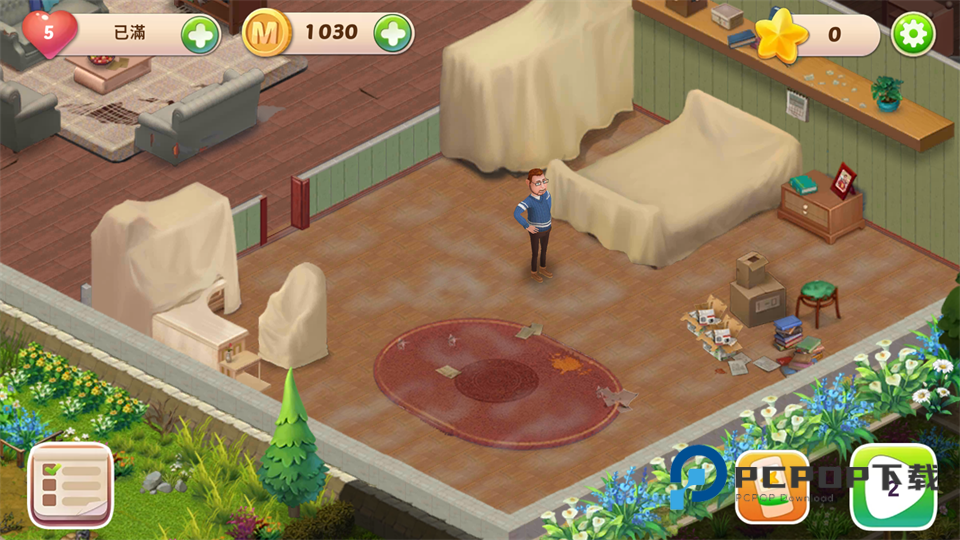Tap the red heart lives icon

point(48,33)
